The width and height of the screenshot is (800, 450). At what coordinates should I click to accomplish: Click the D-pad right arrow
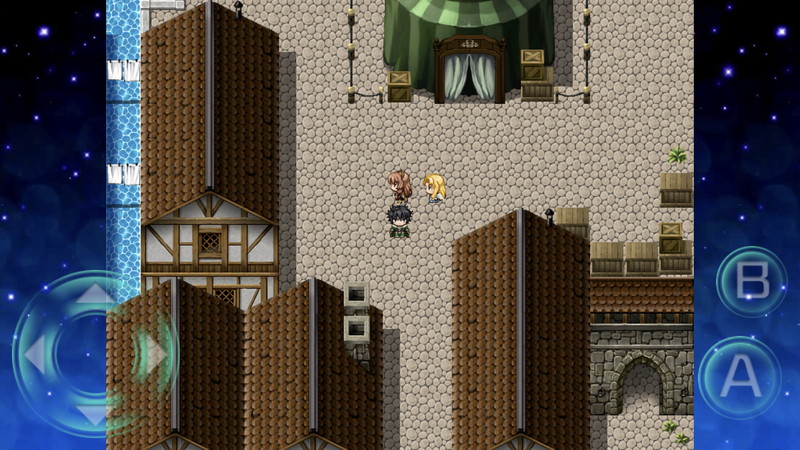152,354
